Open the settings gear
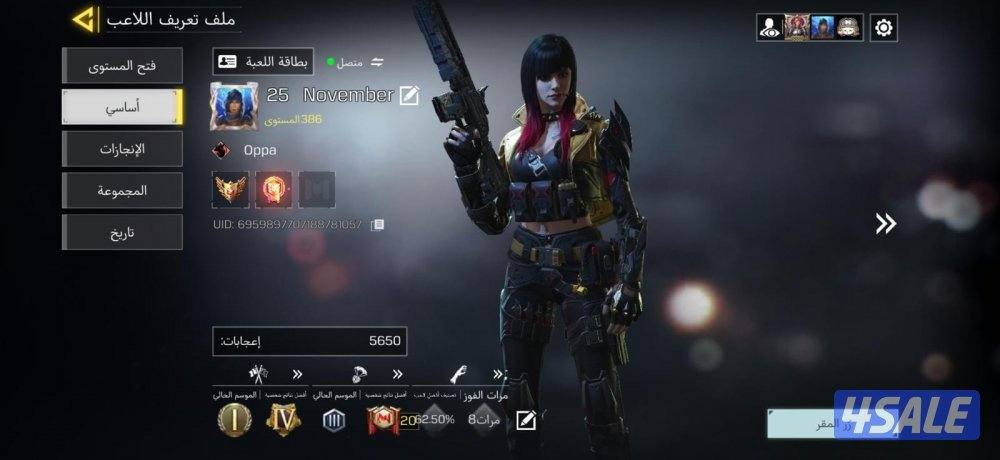 [x=883, y=28]
